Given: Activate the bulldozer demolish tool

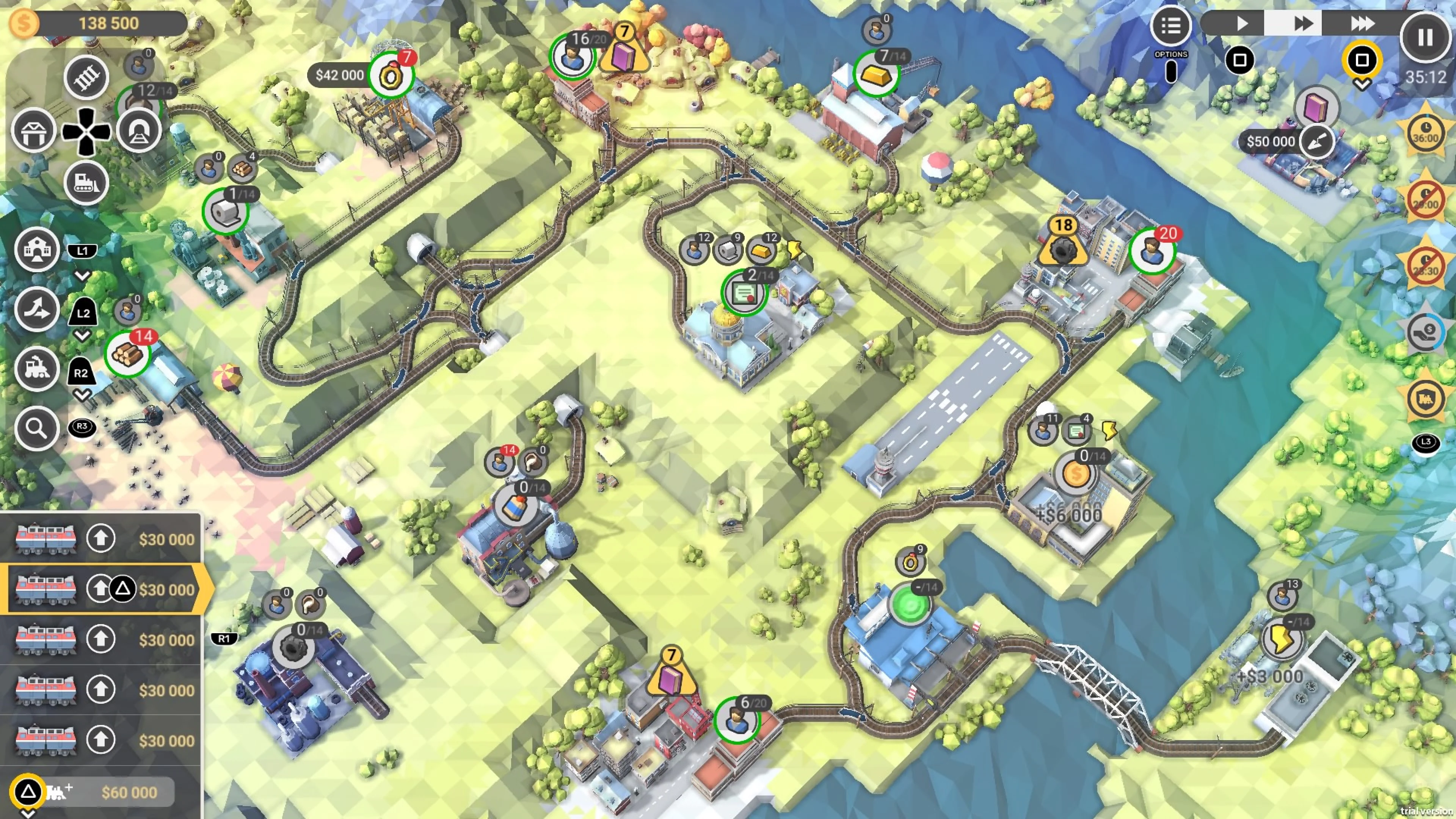Looking at the screenshot, I should click(86, 182).
